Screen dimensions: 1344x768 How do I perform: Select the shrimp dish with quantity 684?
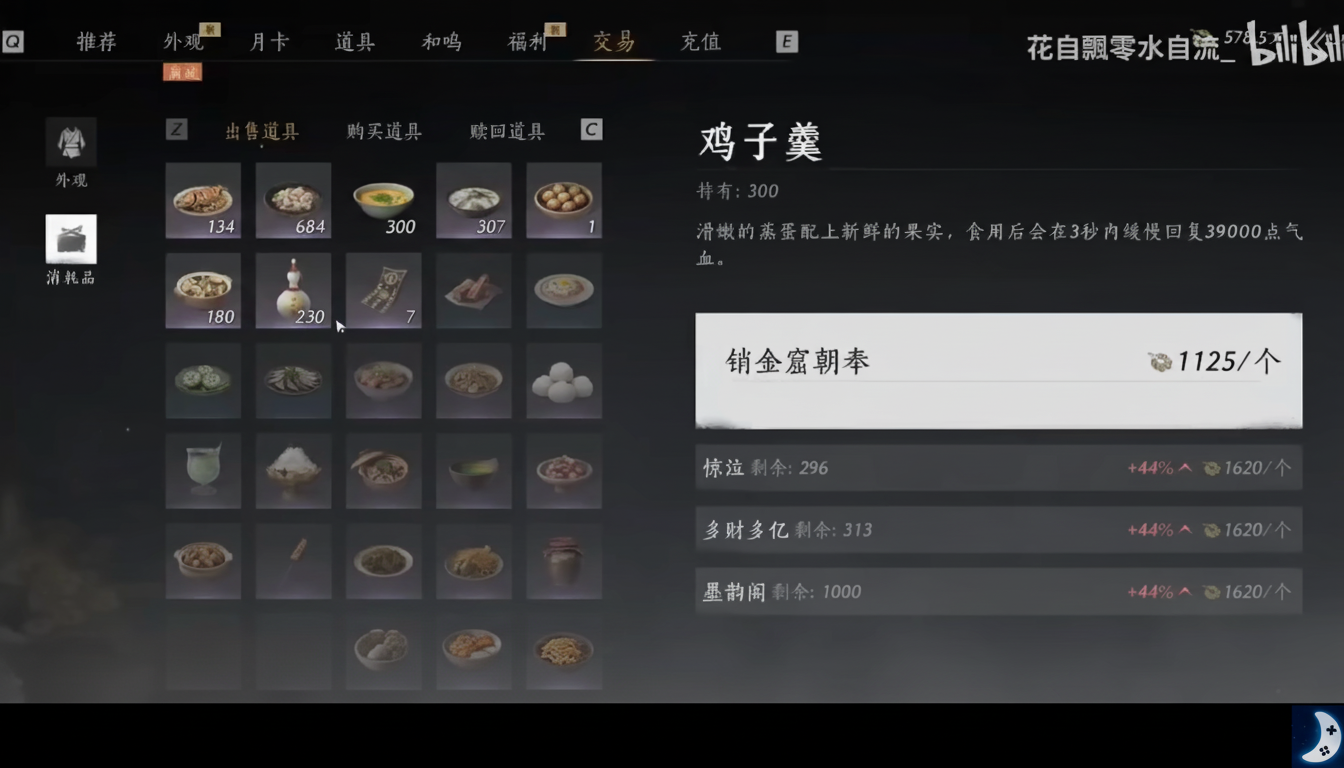(293, 200)
